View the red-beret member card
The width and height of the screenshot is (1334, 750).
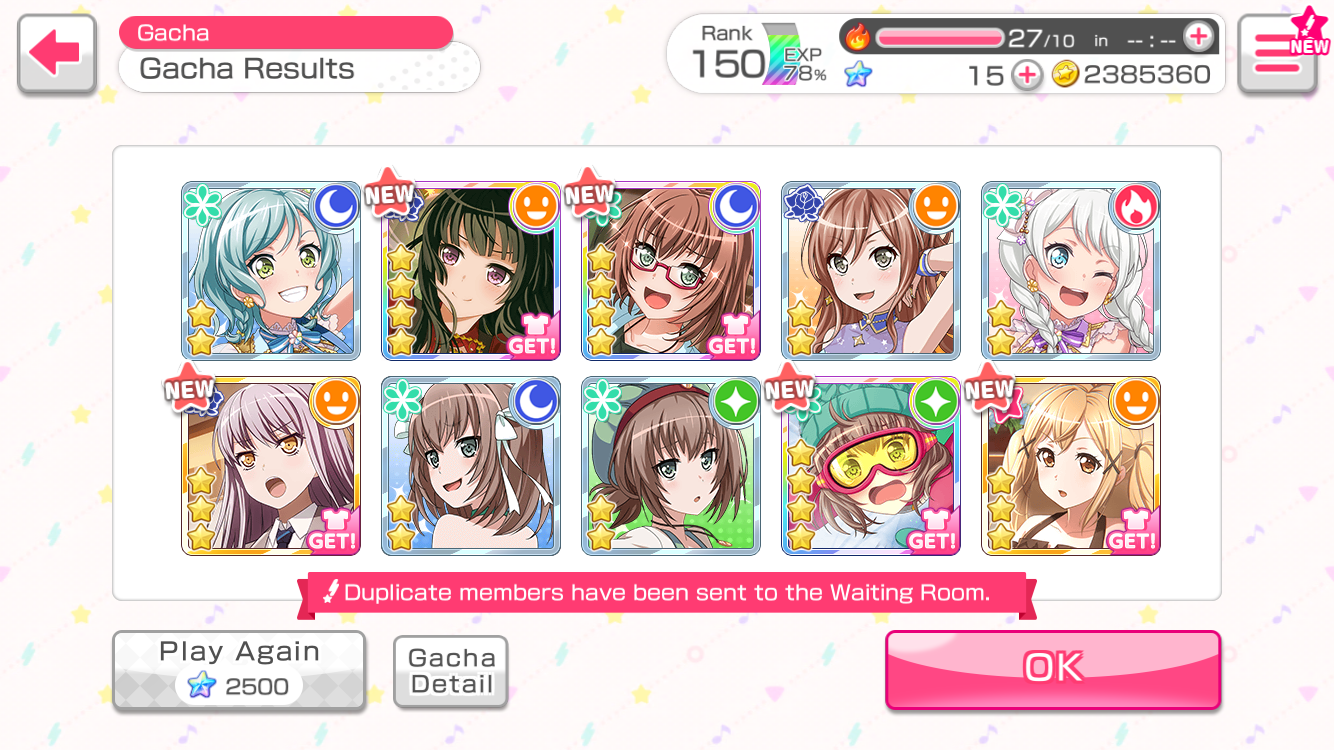tap(671, 466)
